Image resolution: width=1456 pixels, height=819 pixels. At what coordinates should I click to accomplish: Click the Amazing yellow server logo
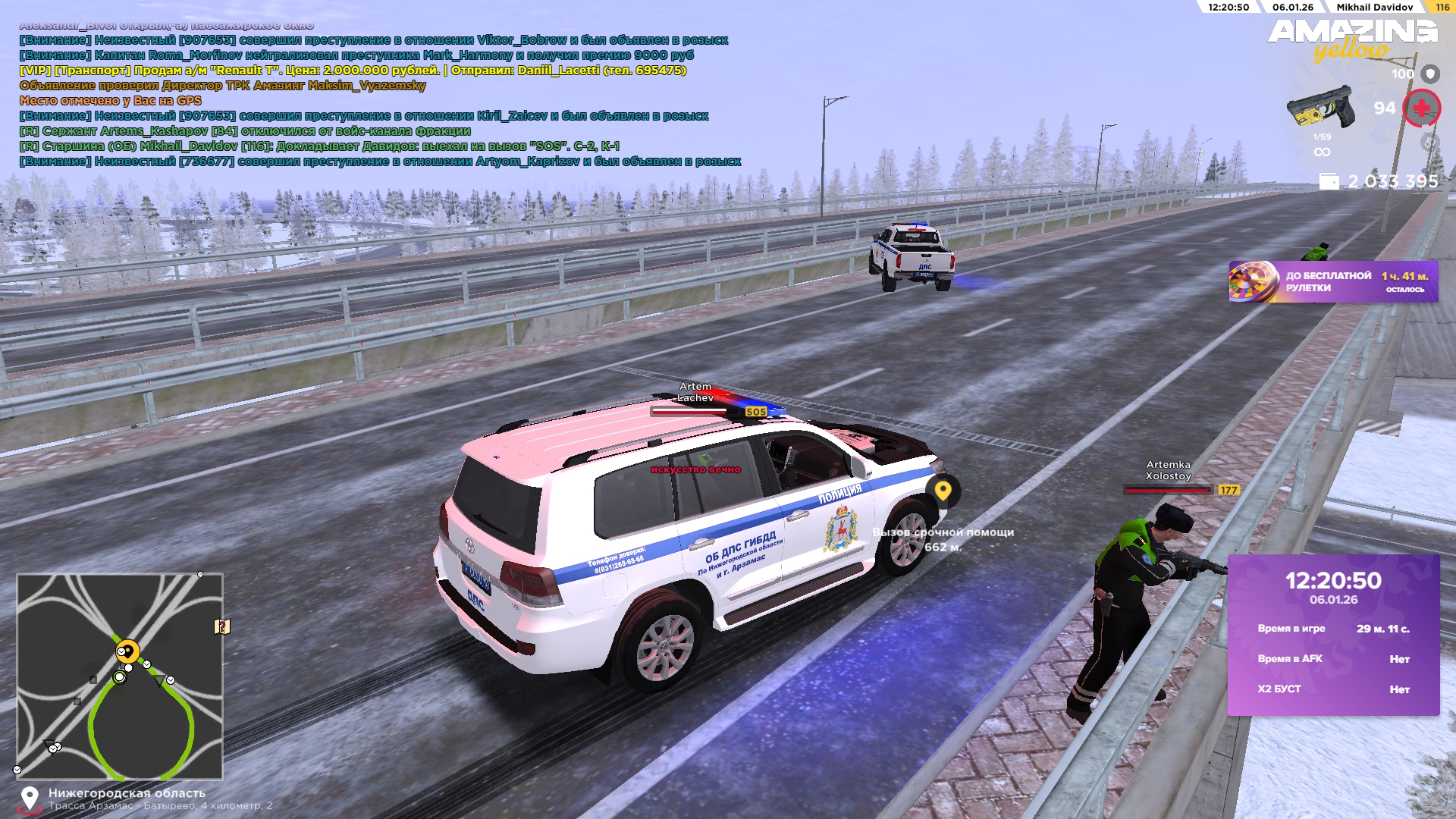1352,38
